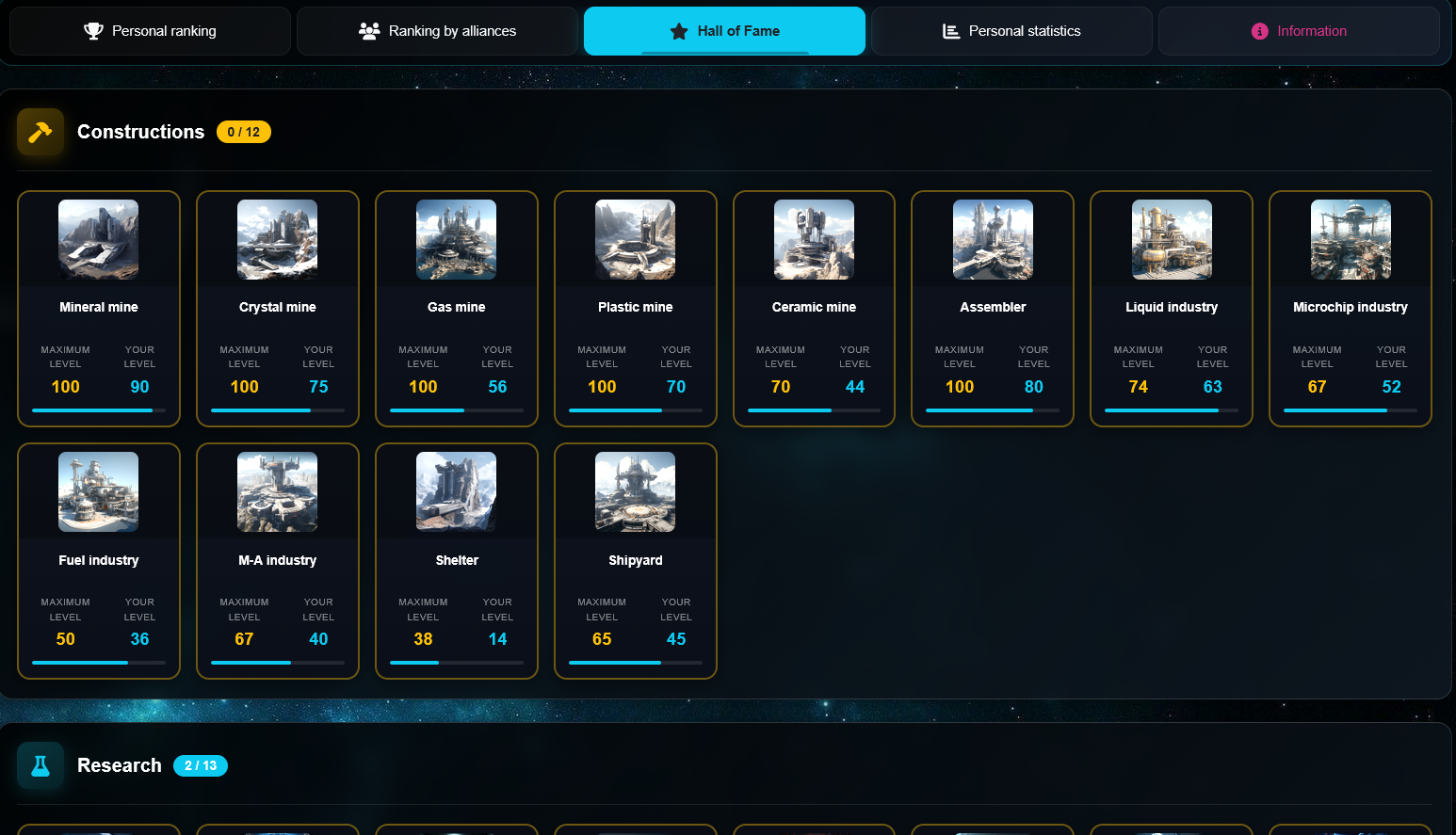Click the Constructions wrench icon

[x=40, y=132]
